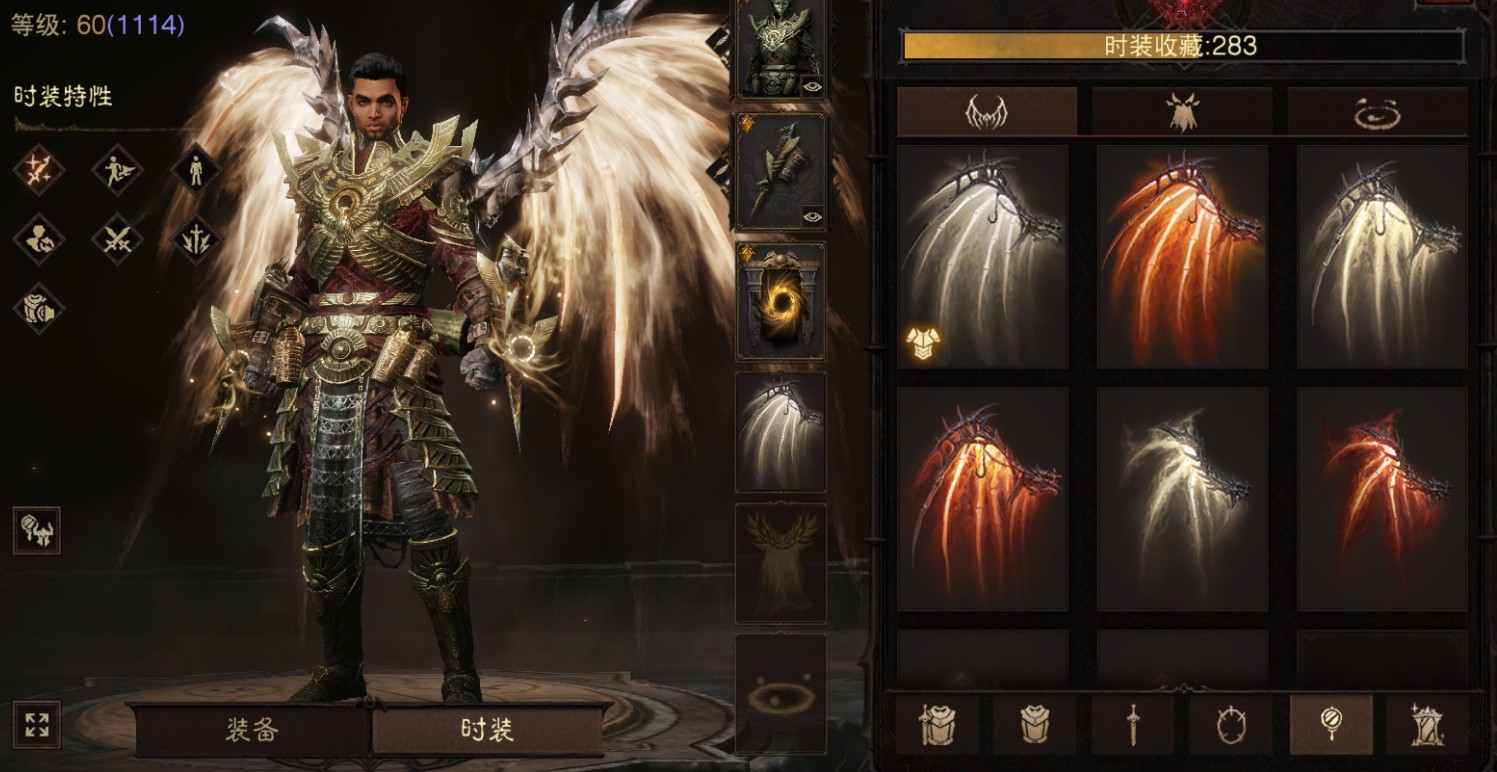Switch to the sword weapon category
Viewport: 1497px width, 772px height.
[1133, 725]
